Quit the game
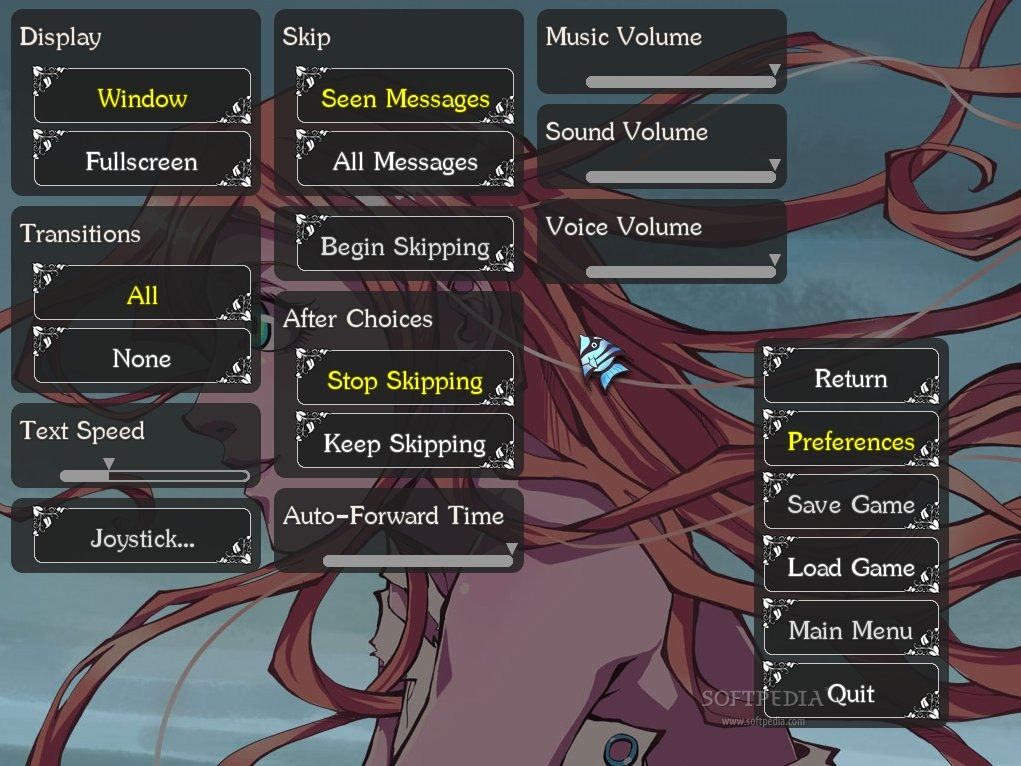 point(851,693)
